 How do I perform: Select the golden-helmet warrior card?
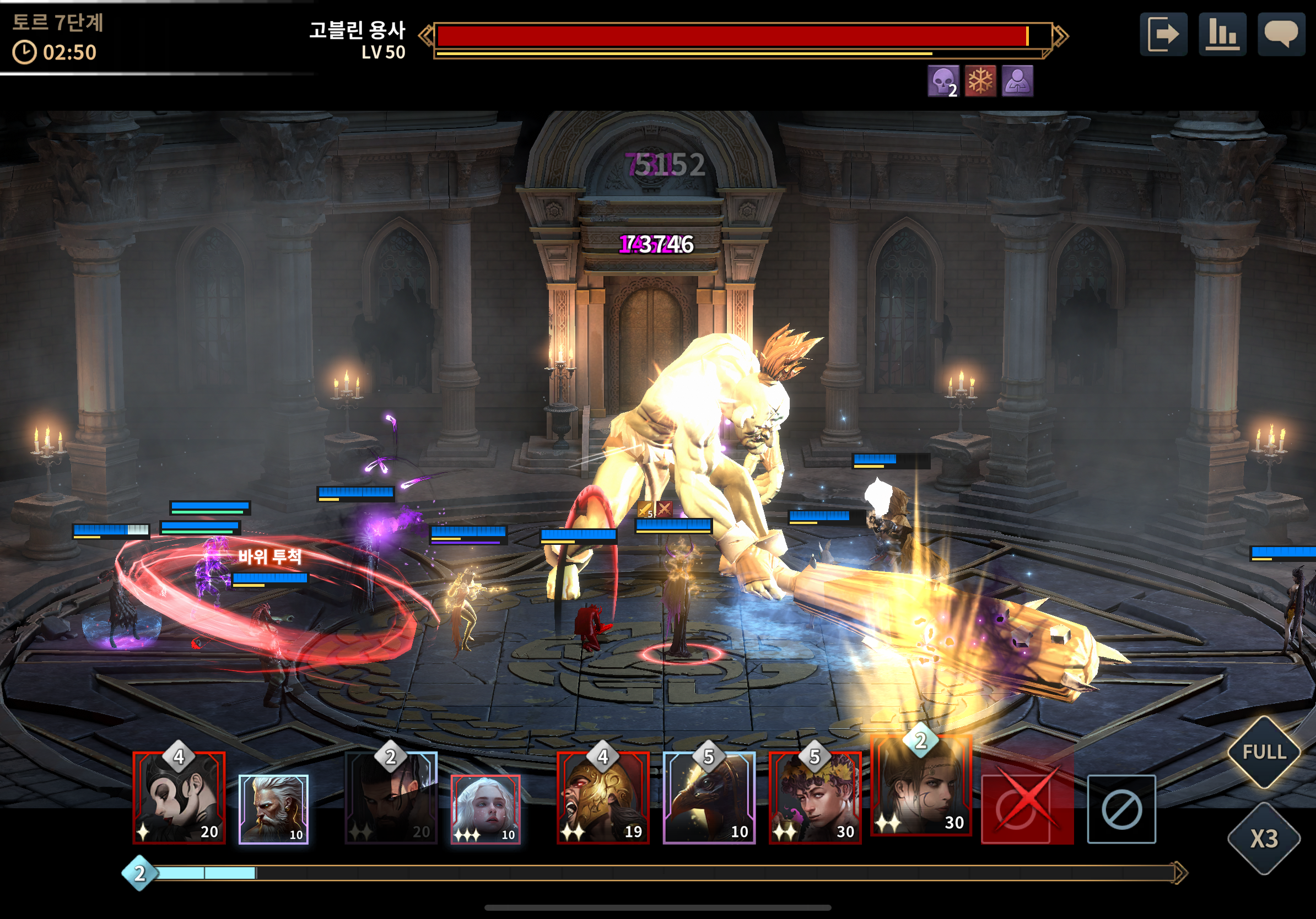[603, 798]
